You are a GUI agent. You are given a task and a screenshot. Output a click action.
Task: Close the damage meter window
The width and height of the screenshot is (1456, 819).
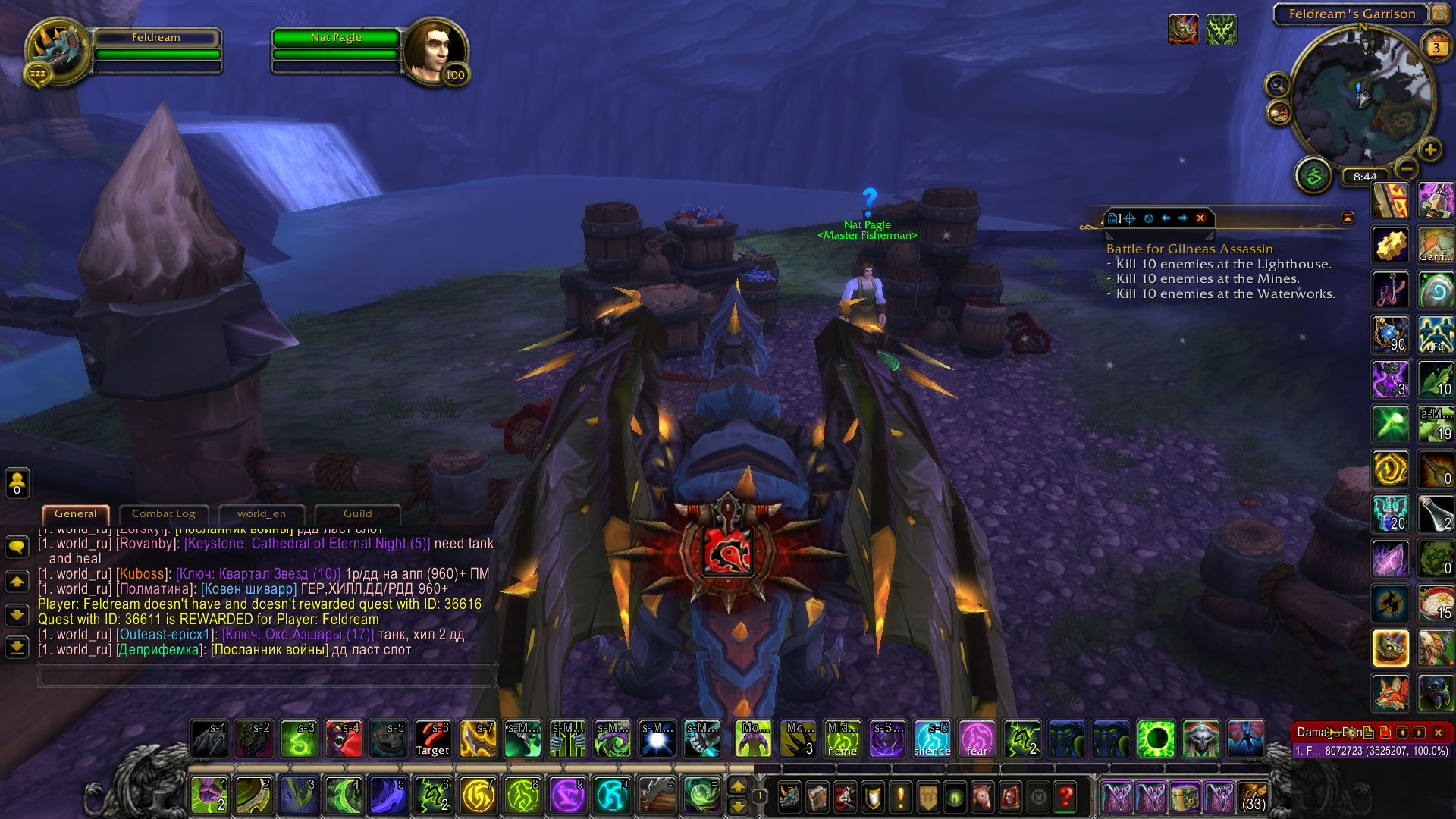point(1438,733)
